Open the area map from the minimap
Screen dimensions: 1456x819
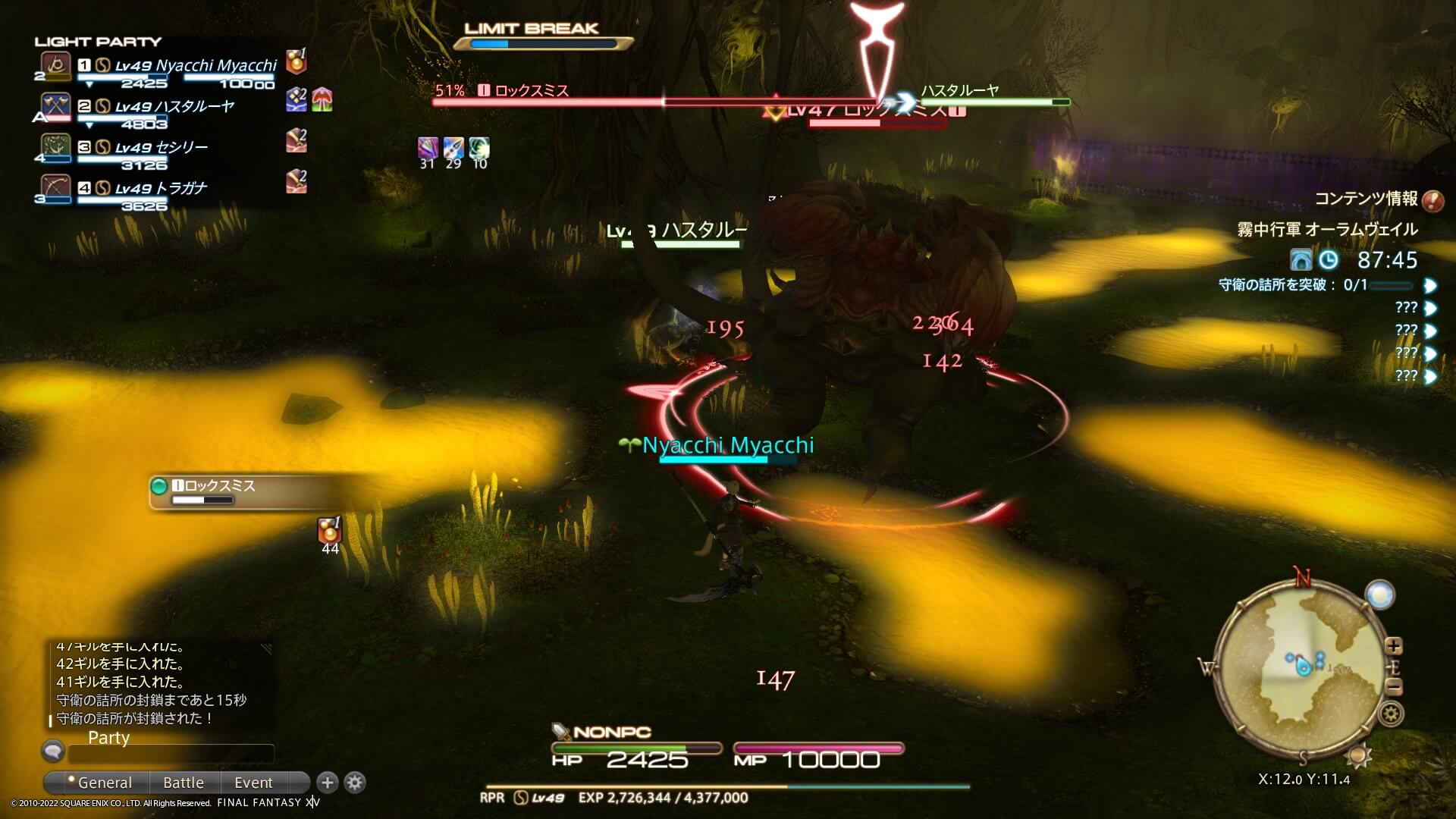point(1303,667)
